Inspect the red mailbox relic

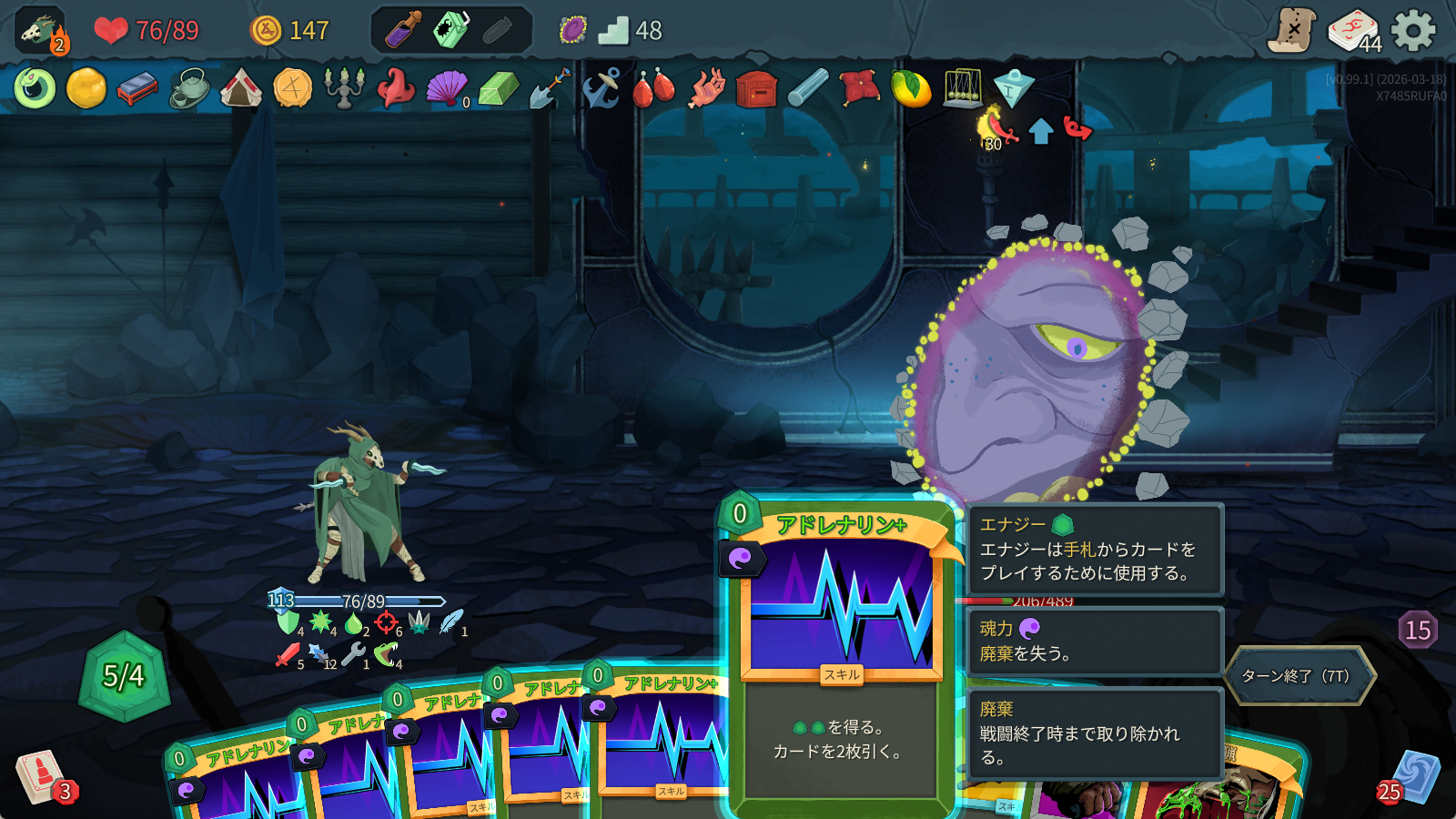[x=756, y=89]
